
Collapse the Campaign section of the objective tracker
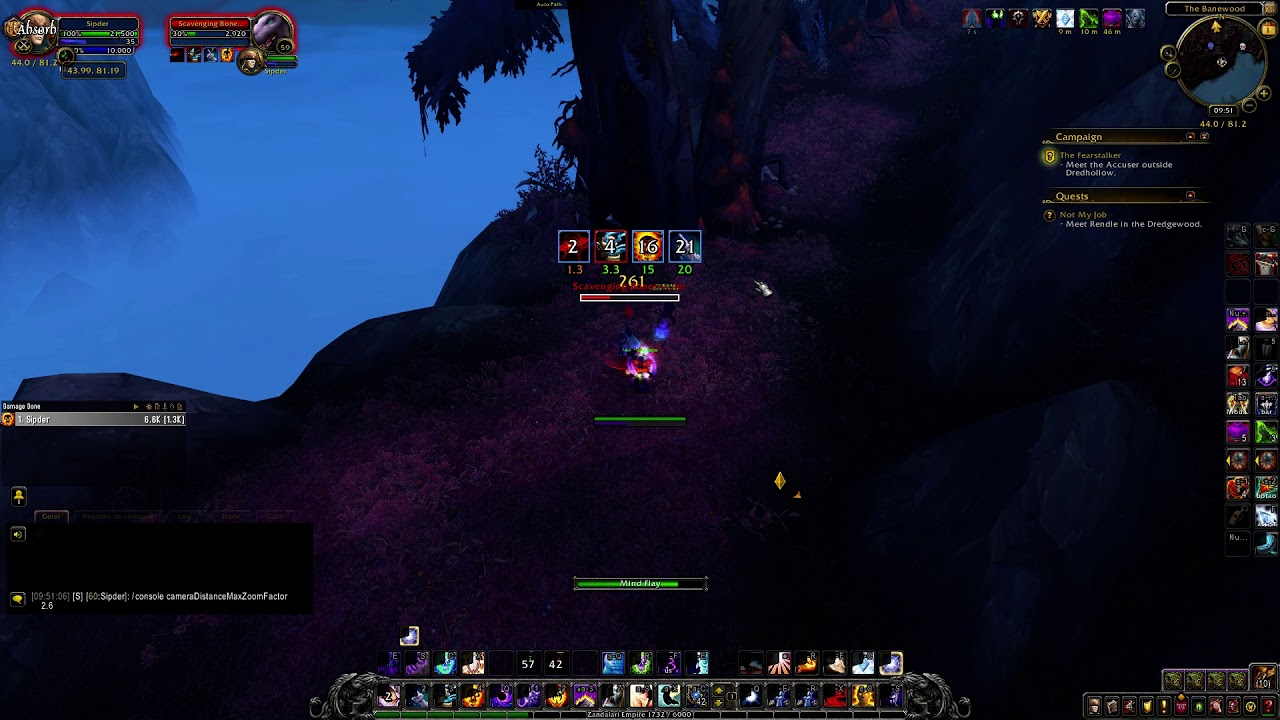(1189, 137)
